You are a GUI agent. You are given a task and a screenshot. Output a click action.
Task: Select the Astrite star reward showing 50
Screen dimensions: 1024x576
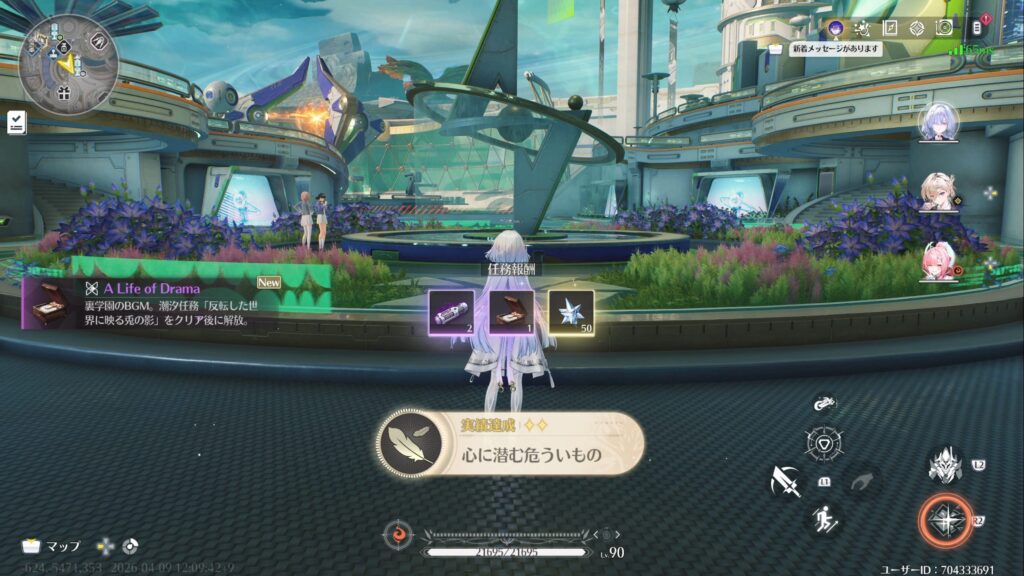(571, 312)
